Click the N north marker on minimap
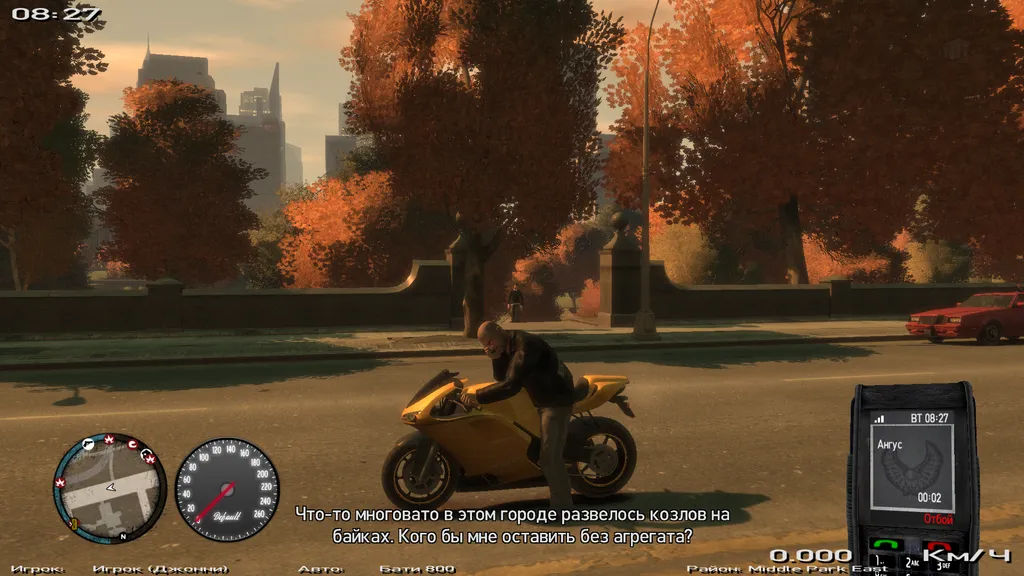This screenshot has height=576, width=1024. pos(123,537)
